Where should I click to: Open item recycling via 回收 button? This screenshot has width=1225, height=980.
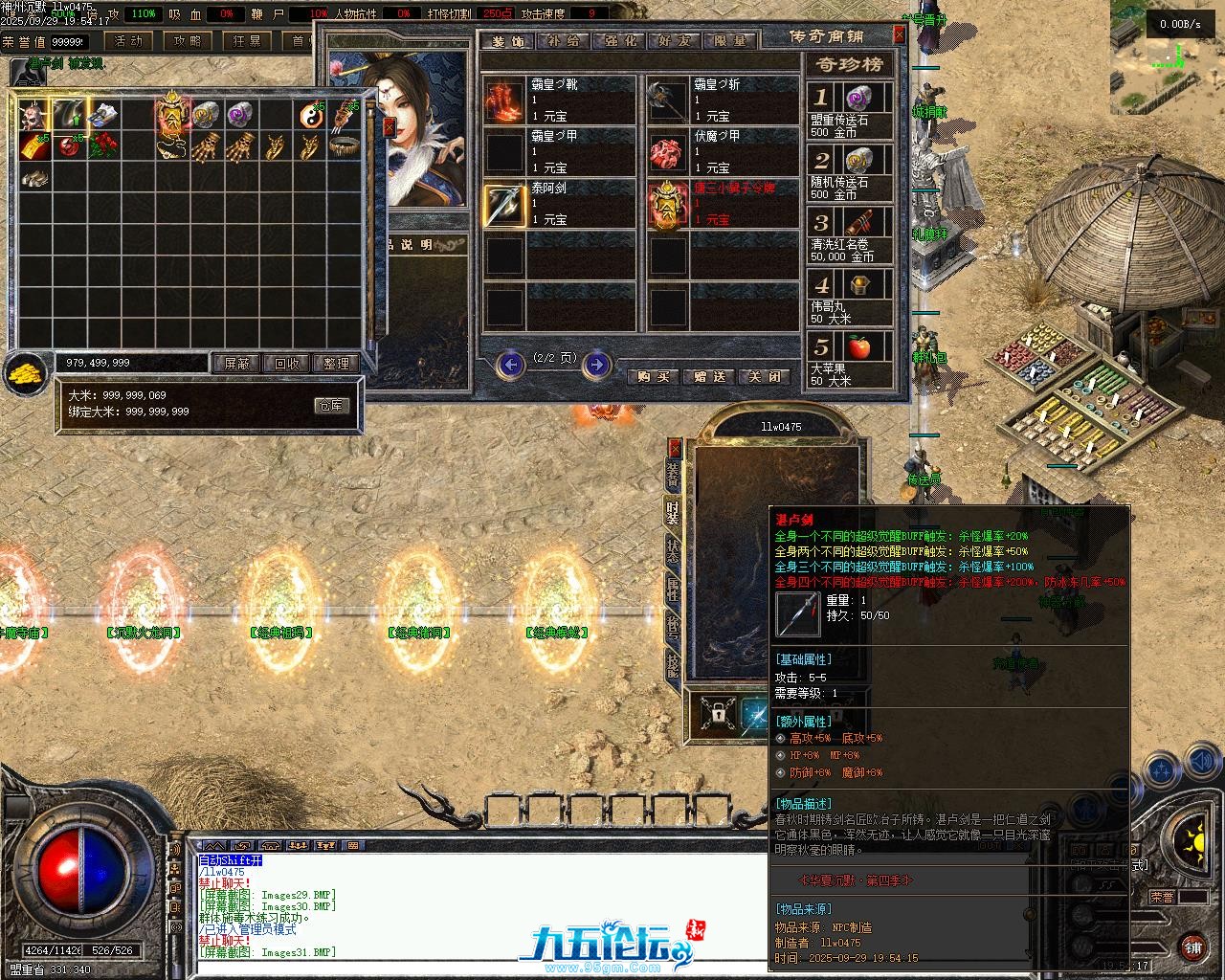[x=286, y=364]
